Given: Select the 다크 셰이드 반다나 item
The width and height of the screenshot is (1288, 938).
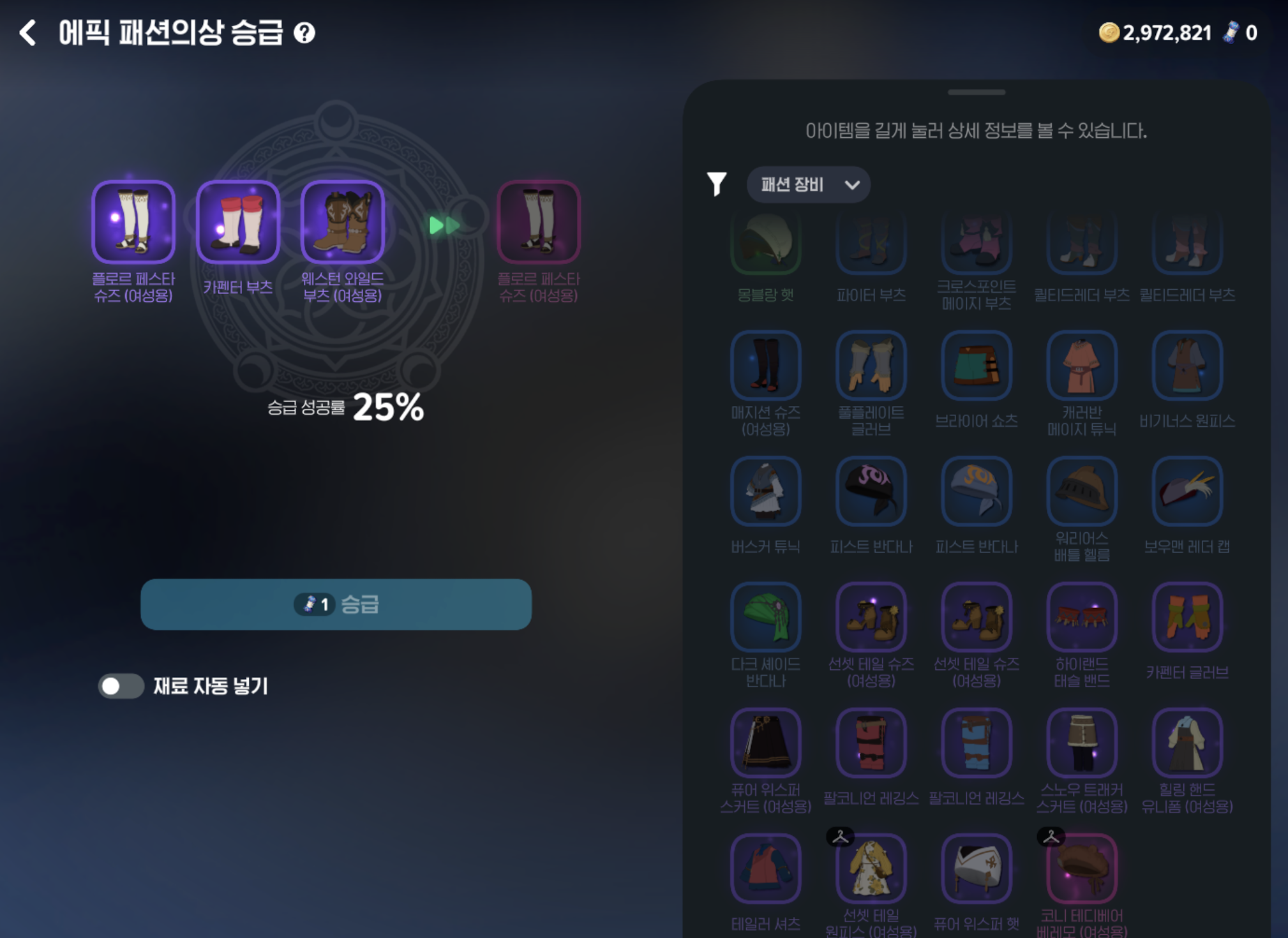Looking at the screenshot, I should pyautogui.click(x=765, y=616).
